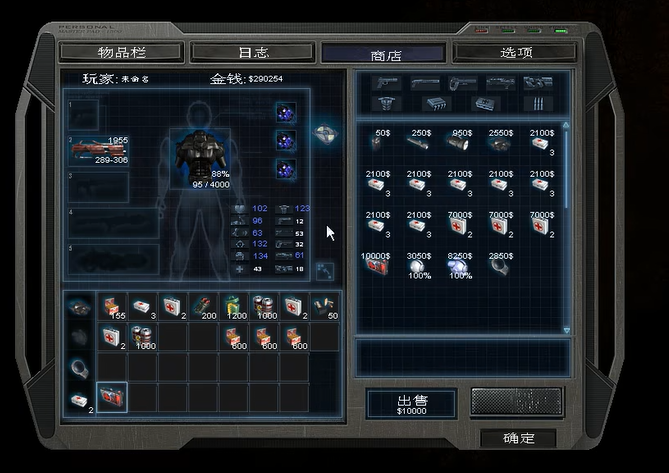Buy the 2850$ ring-shaped item
The width and height of the screenshot is (669, 473).
click(501, 267)
